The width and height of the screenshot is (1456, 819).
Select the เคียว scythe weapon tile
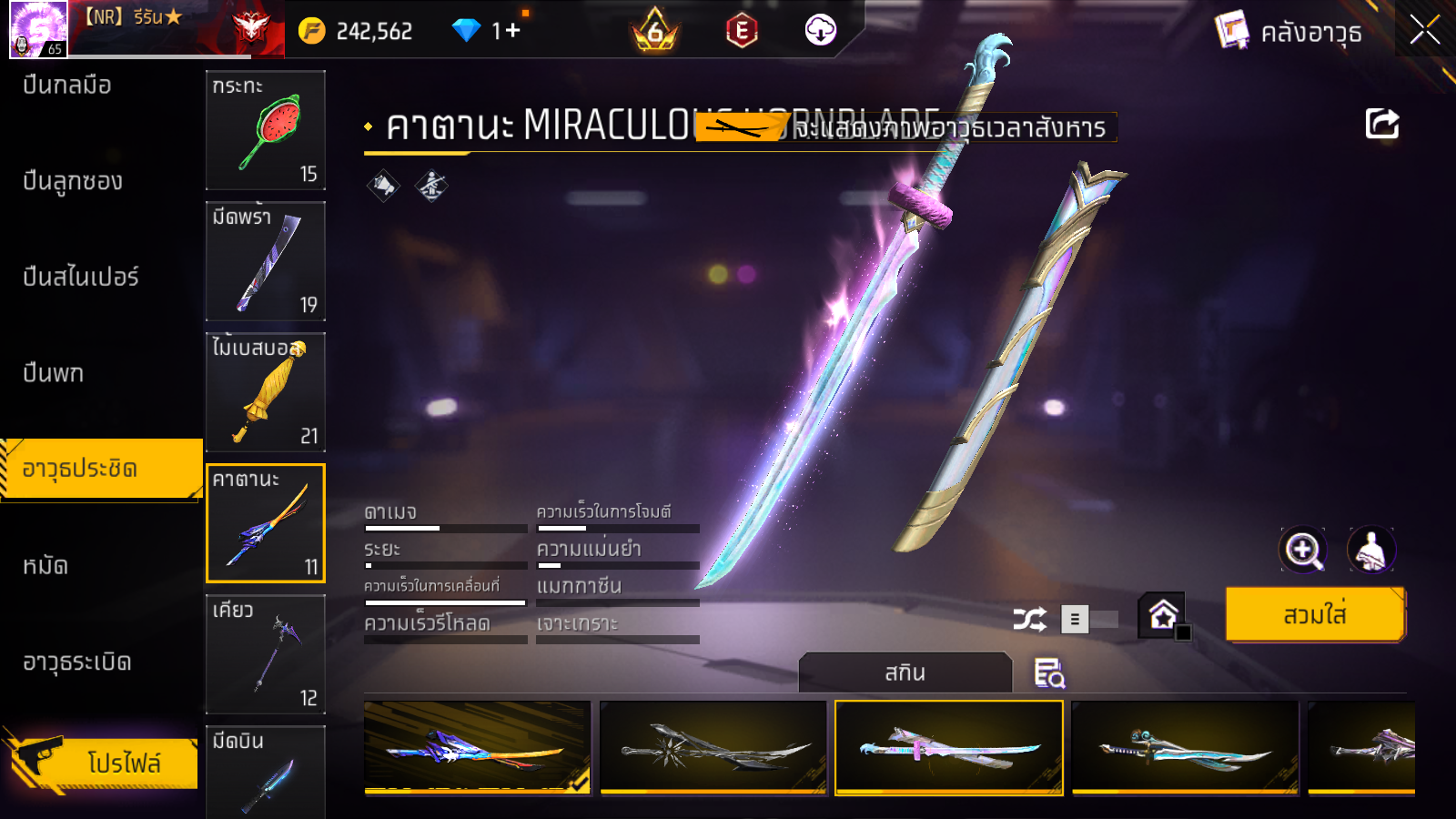click(x=266, y=654)
